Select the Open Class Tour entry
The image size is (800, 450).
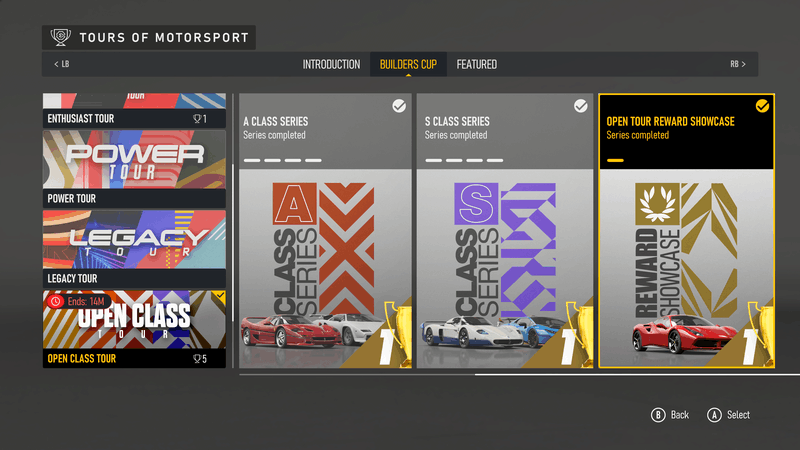pyautogui.click(x=134, y=329)
